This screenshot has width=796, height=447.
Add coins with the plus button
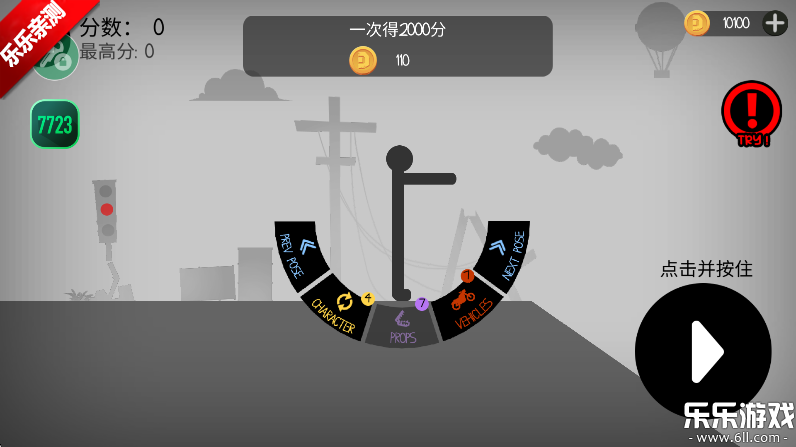tap(775, 23)
